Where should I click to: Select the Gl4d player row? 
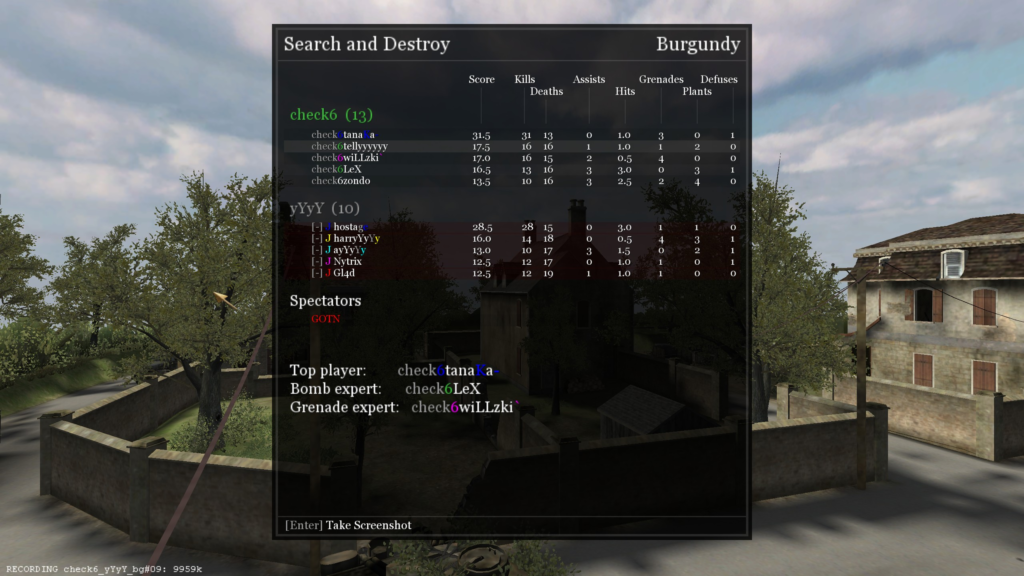click(339, 273)
